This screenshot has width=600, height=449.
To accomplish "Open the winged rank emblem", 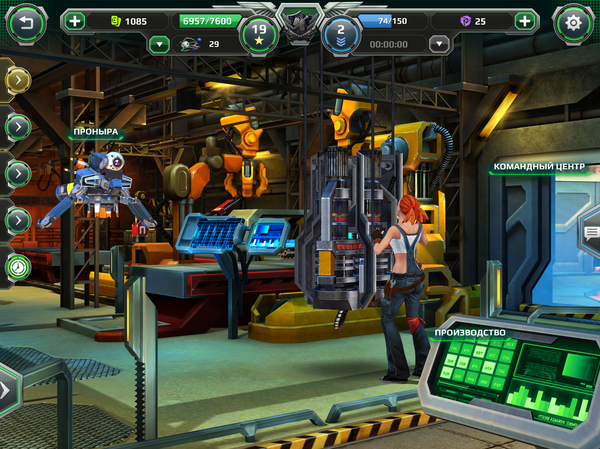I will pyautogui.click(x=299, y=22).
